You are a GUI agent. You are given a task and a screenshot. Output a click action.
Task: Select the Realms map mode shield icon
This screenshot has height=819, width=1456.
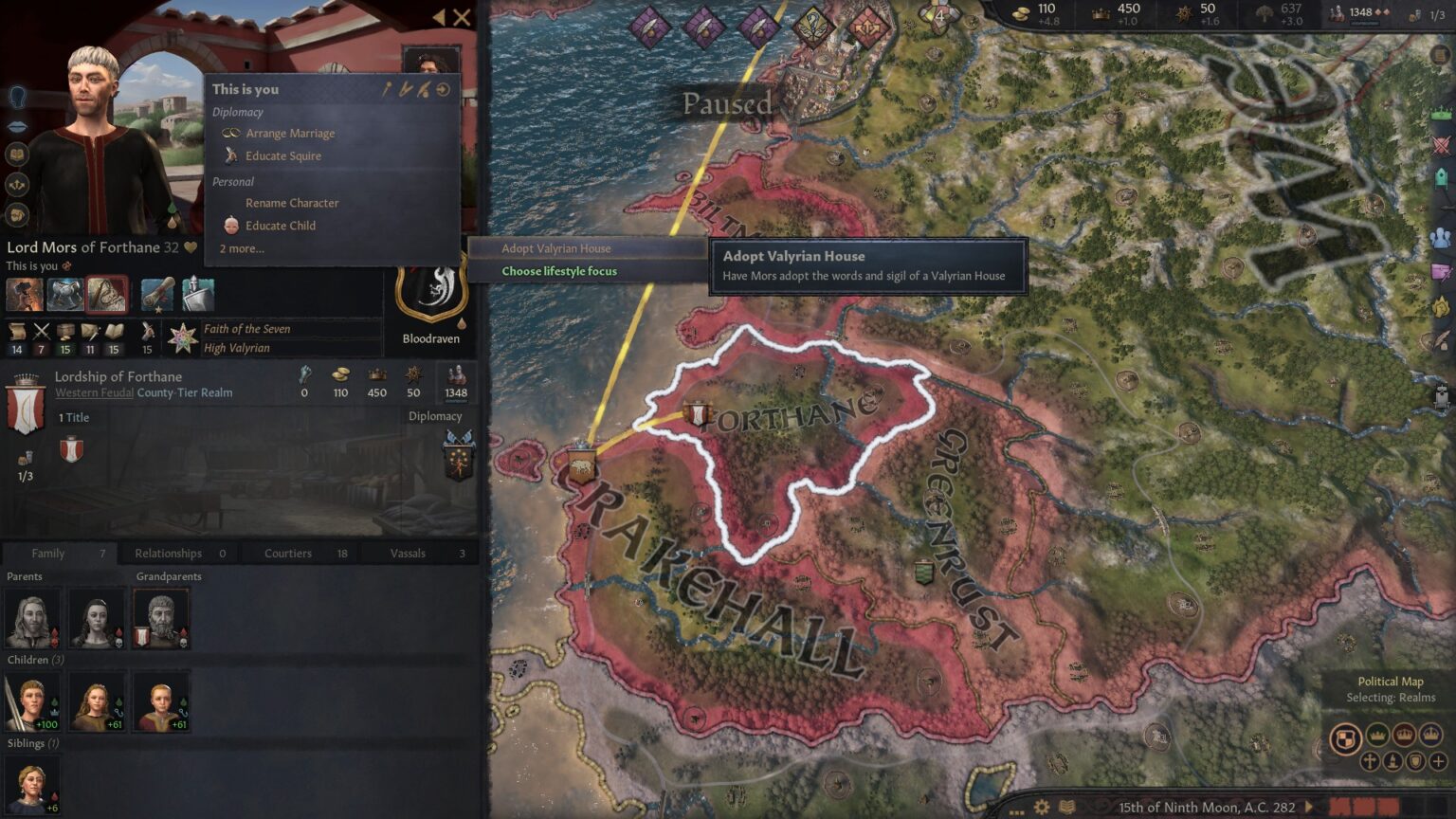point(1344,738)
